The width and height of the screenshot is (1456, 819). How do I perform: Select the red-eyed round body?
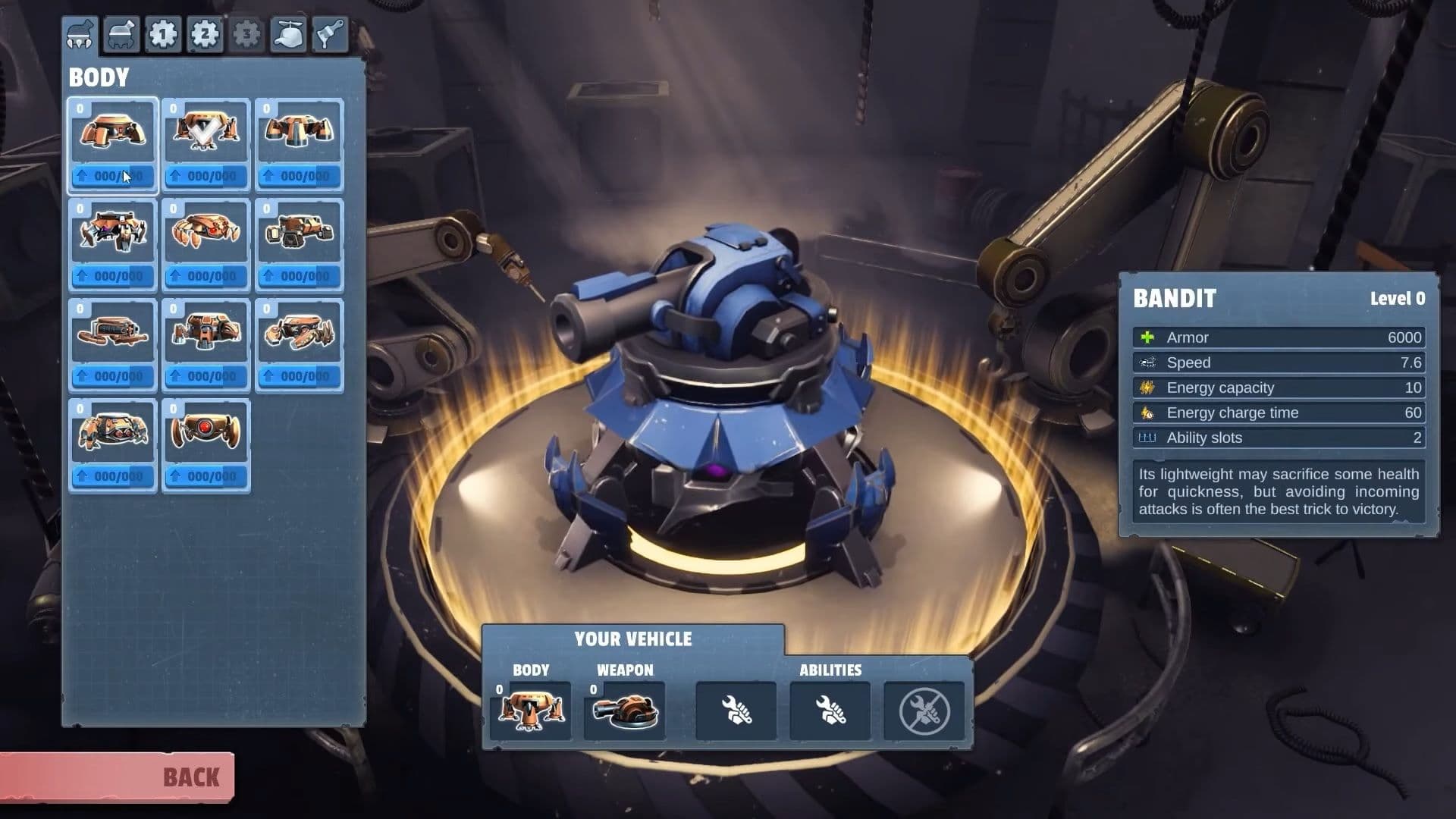click(x=206, y=434)
